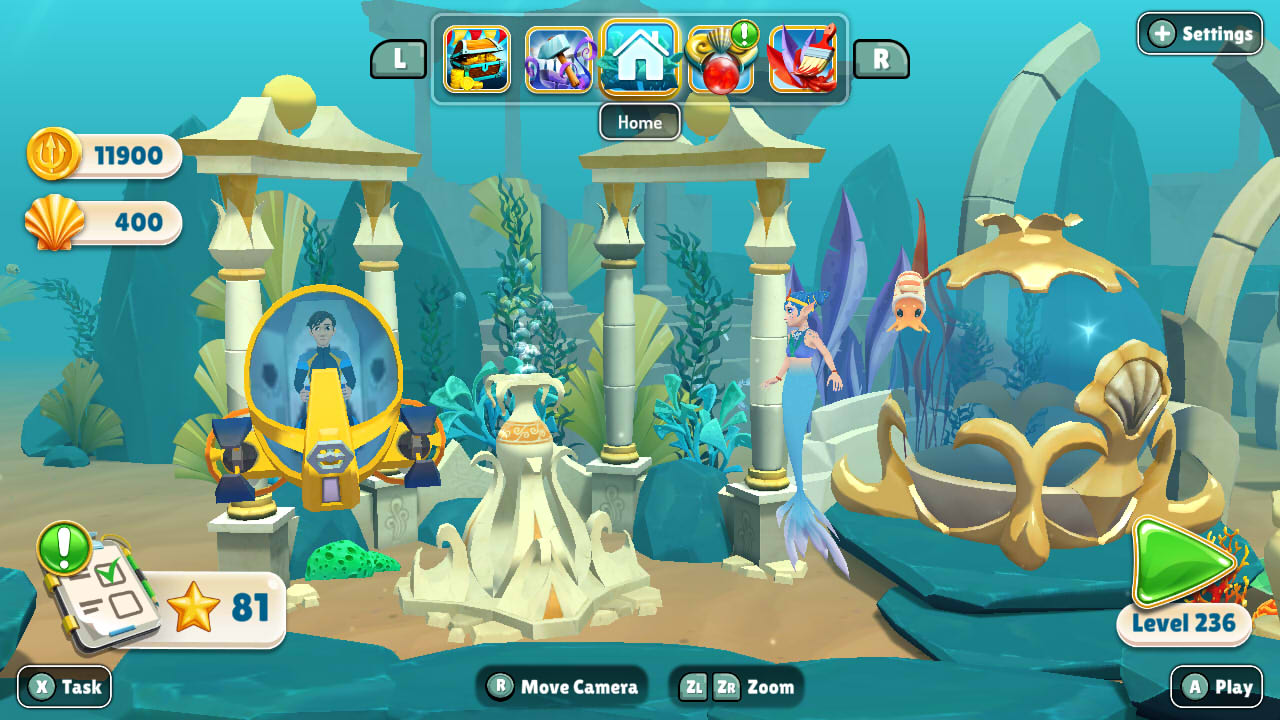Open the treasure chest shop tab
The width and height of the screenshot is (1280, 720).
coord(478,60)
